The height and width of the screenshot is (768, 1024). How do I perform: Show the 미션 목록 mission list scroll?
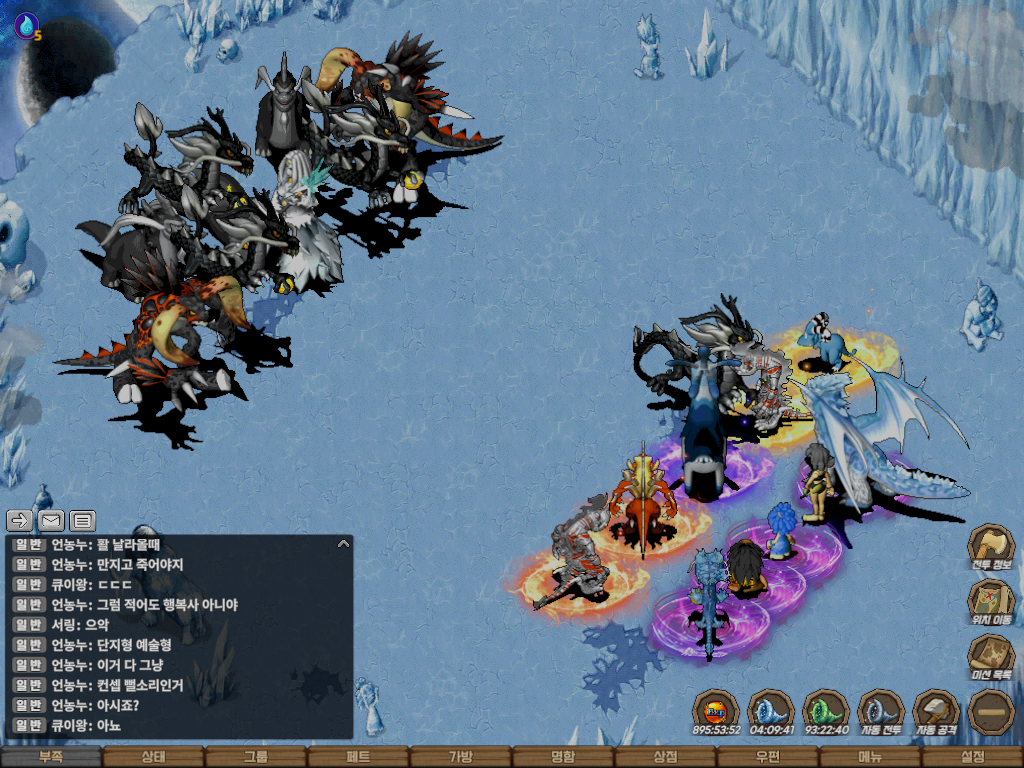tap(991, 657)
